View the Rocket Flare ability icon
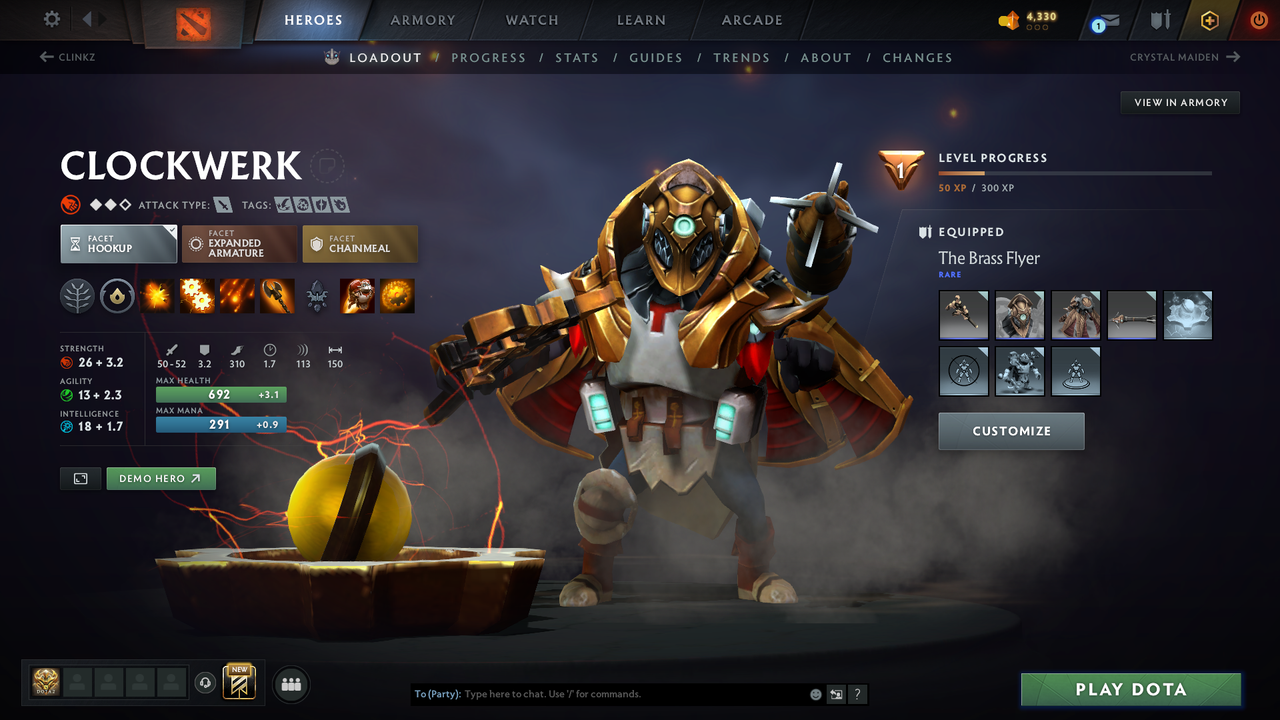 (x=237, y=295)
